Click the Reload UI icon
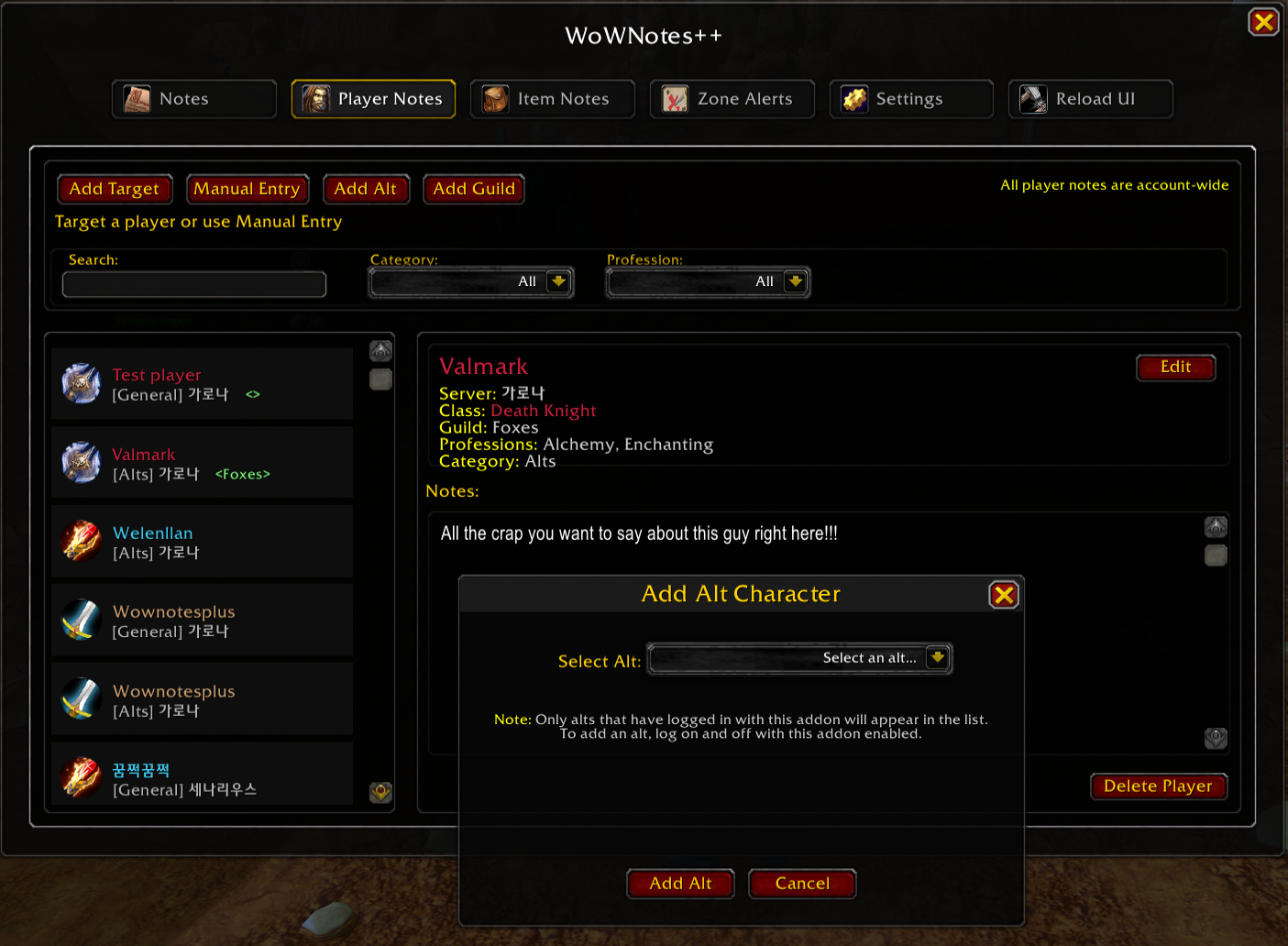 [1033, 98]
